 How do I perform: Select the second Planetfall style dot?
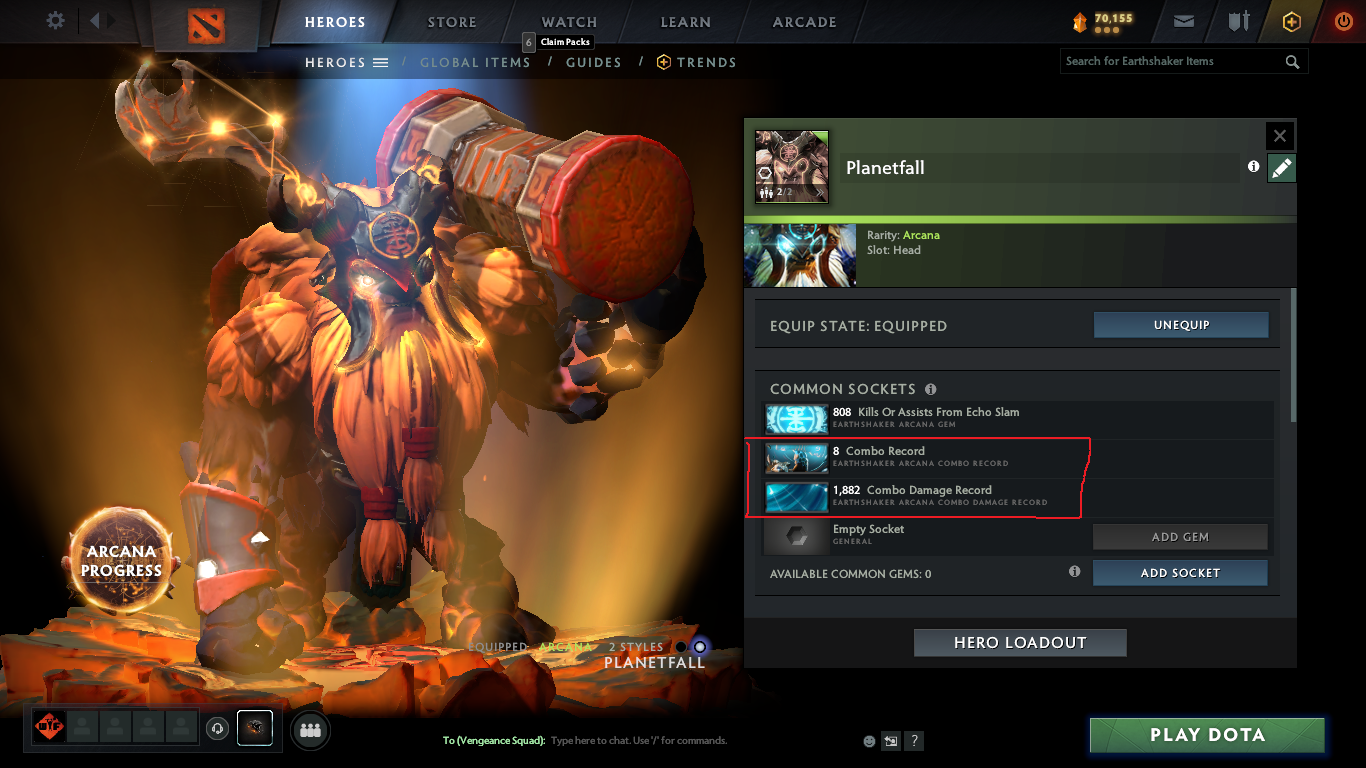coord(698,647)
